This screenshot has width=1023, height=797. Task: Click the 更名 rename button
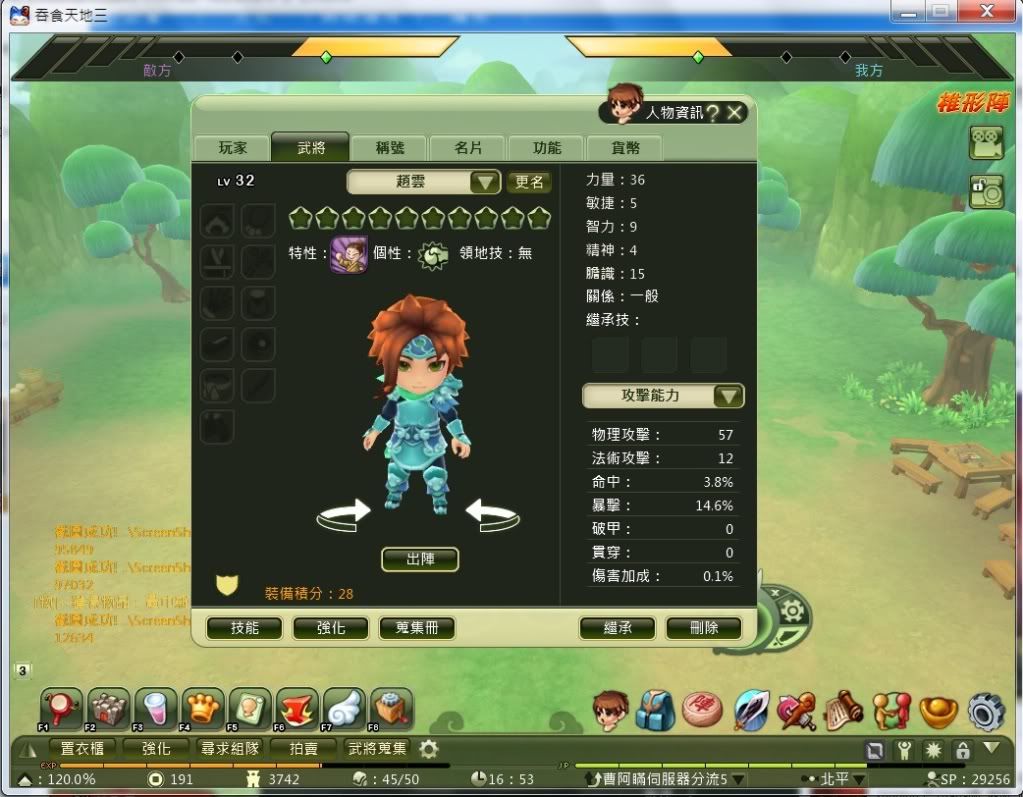tap(529, 182)
